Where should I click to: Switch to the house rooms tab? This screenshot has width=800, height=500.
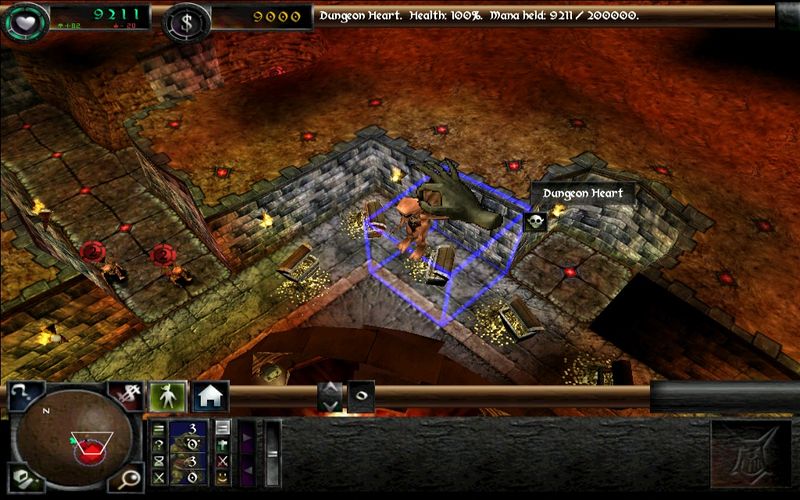[x=210, y=396]
